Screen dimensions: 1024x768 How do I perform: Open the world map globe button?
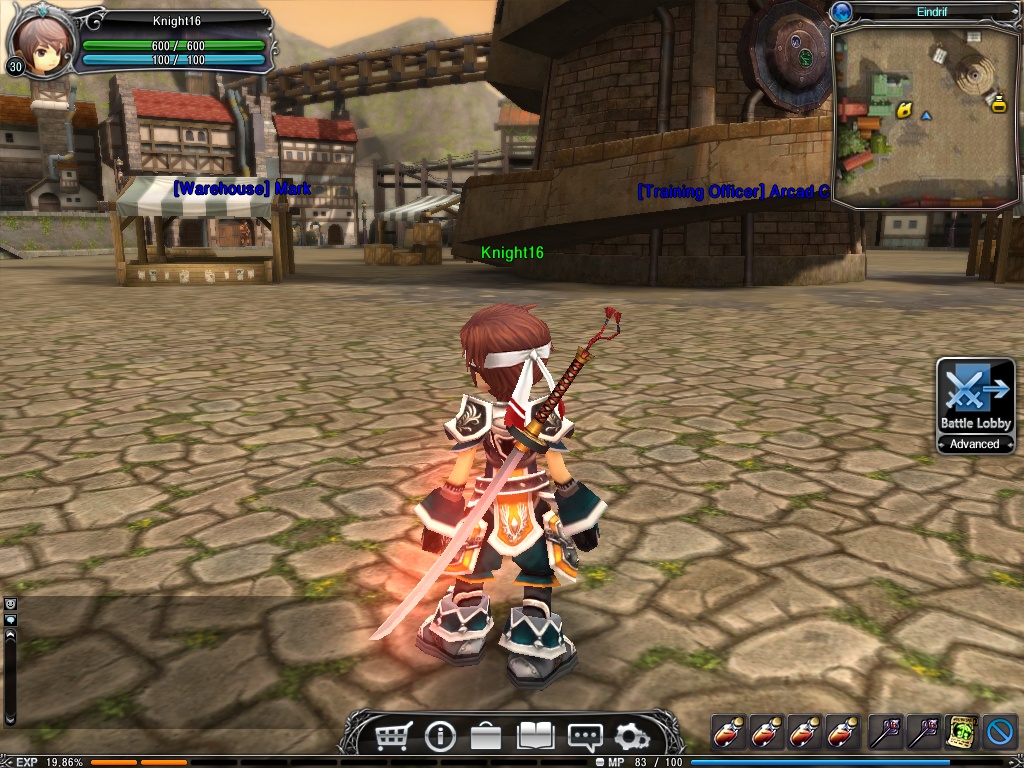842,12
